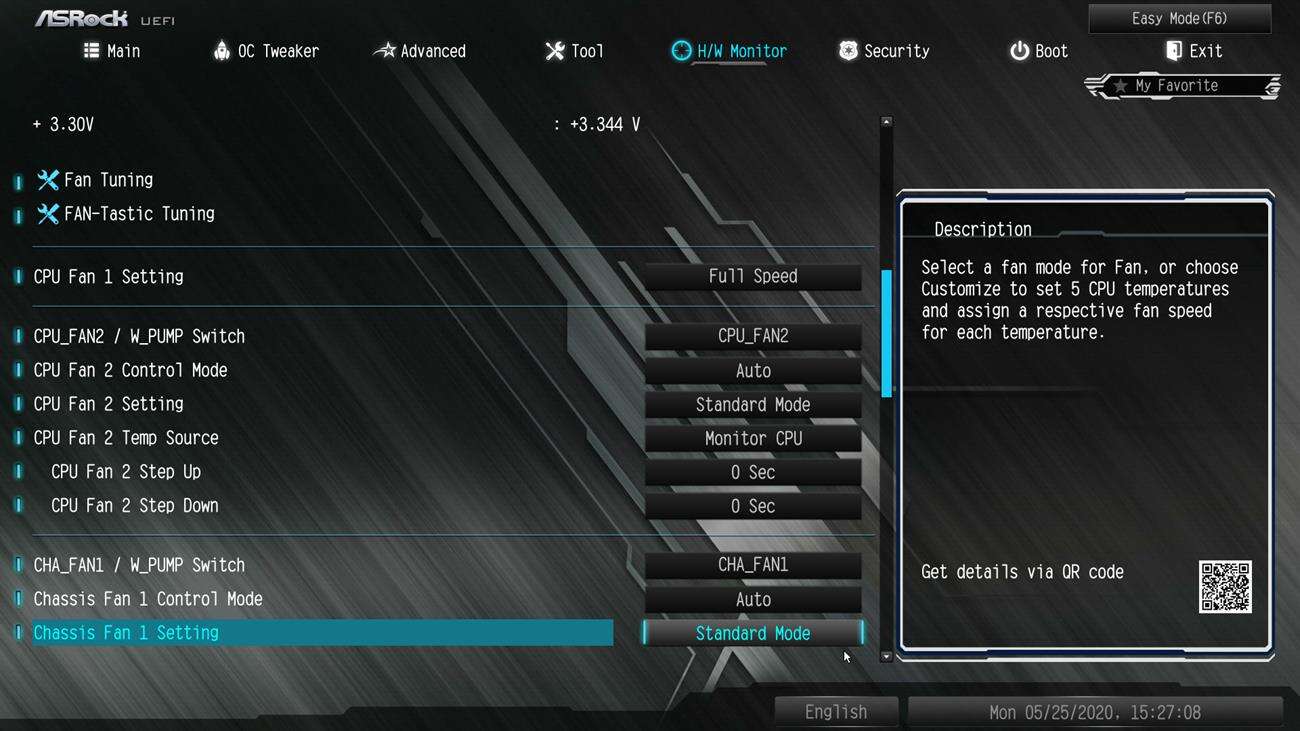Open the Chassis Fan 1 Setting dropdown
Viewport: 1300px width, 731px height.
(x=752, y=633)
